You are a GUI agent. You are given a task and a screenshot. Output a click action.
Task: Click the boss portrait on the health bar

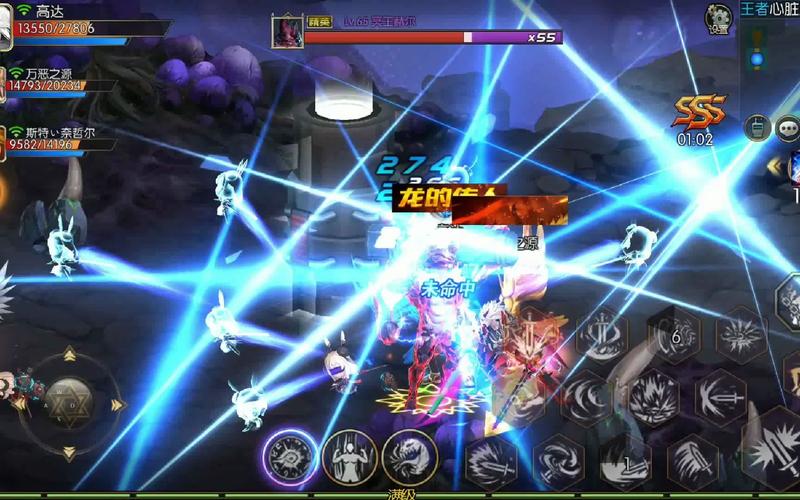click(x=287, y=31)
